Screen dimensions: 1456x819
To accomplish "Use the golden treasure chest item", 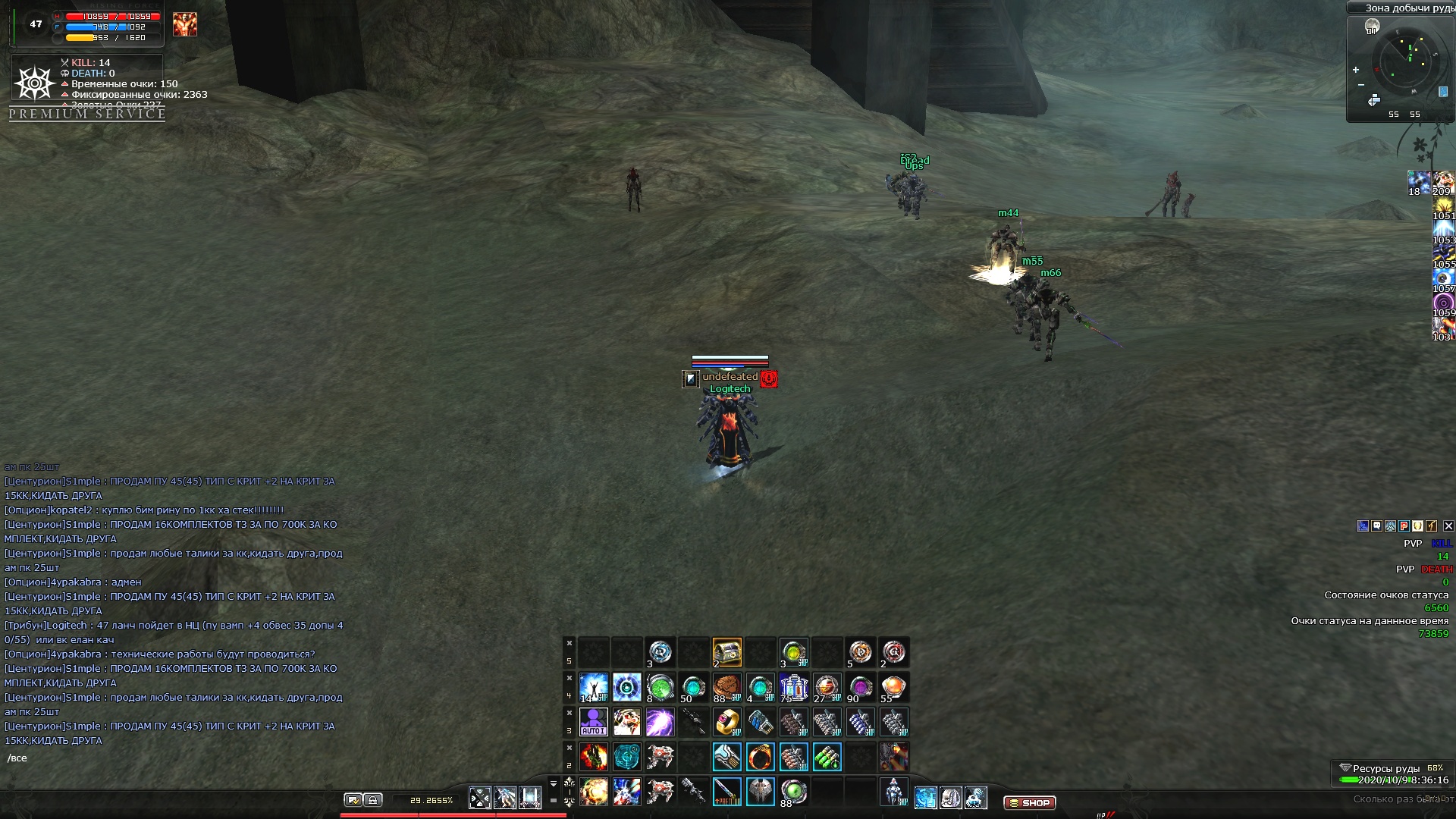I will pyautogui.click(x=726, y=652).
